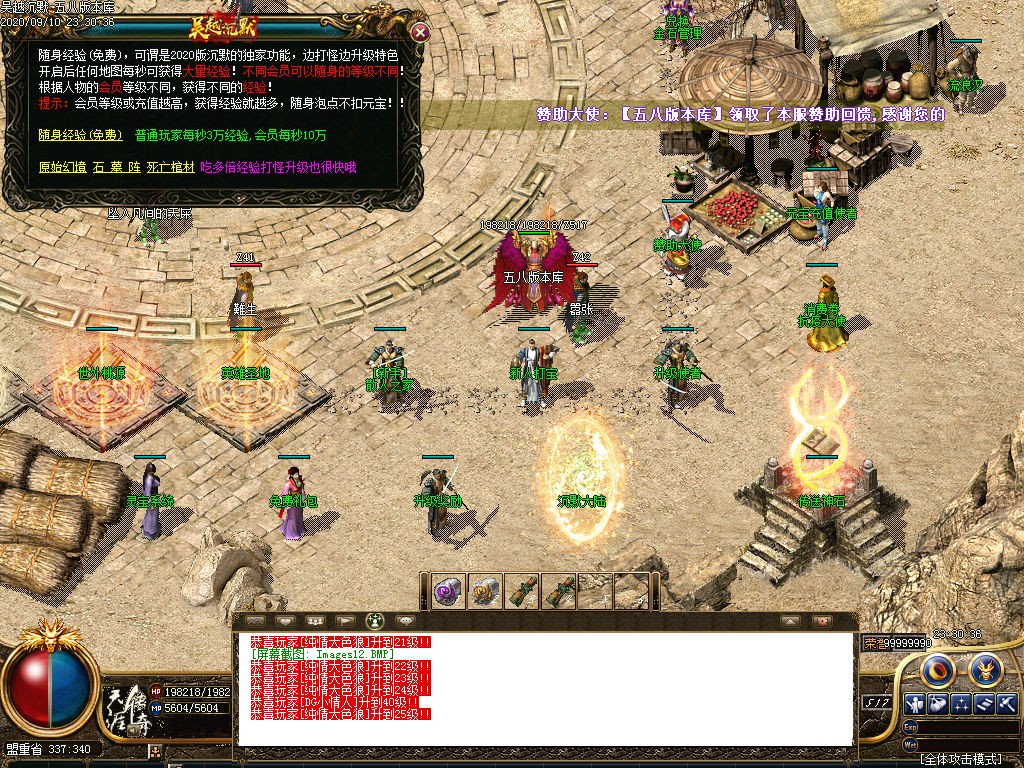Open the group button with three figures
Screen dimensions: 1024x768
(x=313, y=620)
